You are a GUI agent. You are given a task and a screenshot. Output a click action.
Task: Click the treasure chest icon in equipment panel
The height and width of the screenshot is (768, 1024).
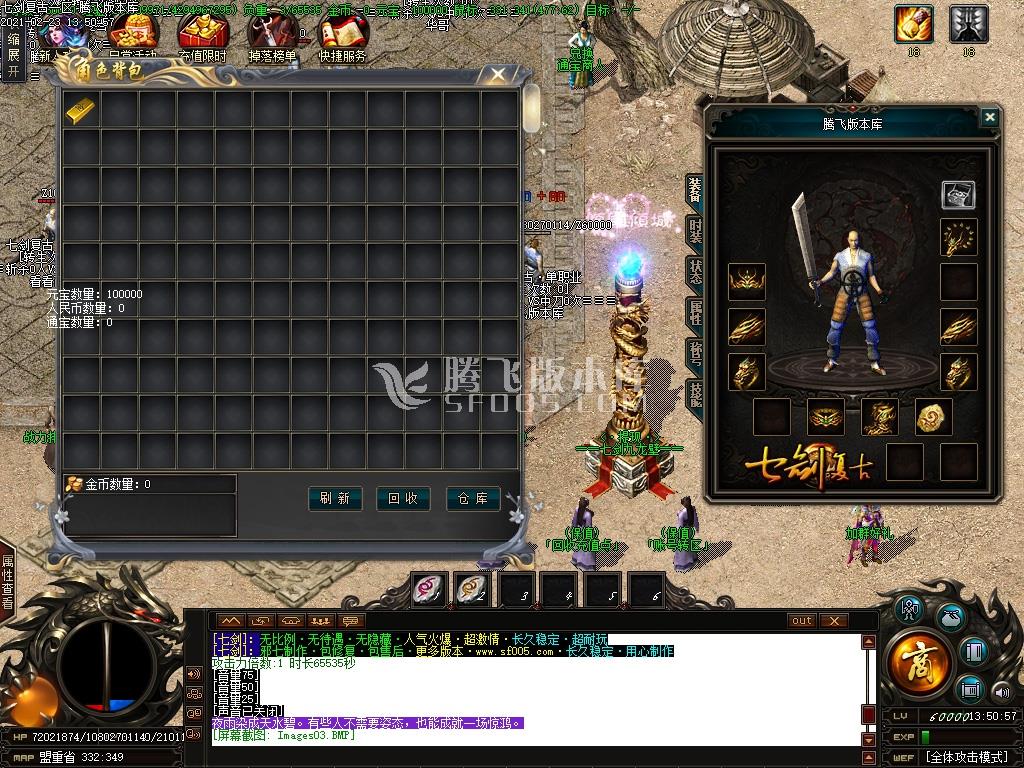point(958,195)
